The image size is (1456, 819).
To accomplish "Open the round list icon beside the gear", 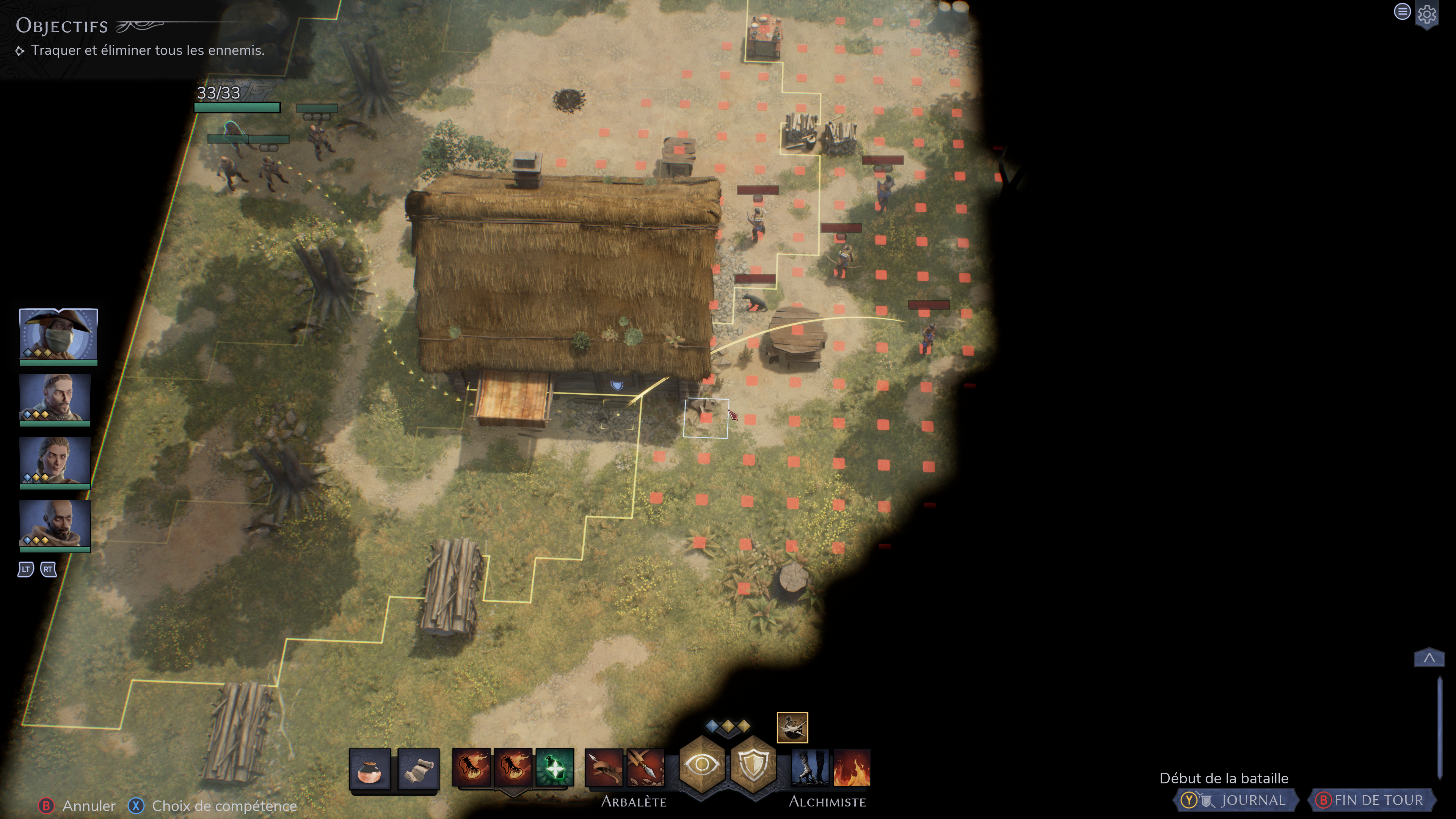I will pyautogui.click(x=1402, y=11).
